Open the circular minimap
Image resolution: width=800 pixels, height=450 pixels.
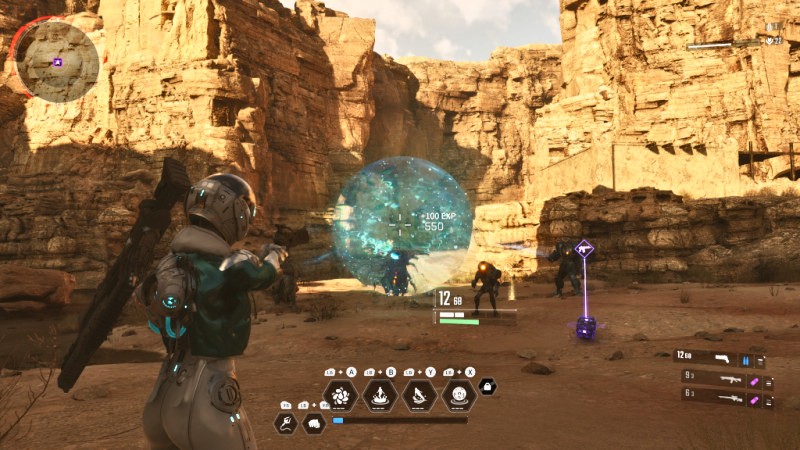point(57,60)
